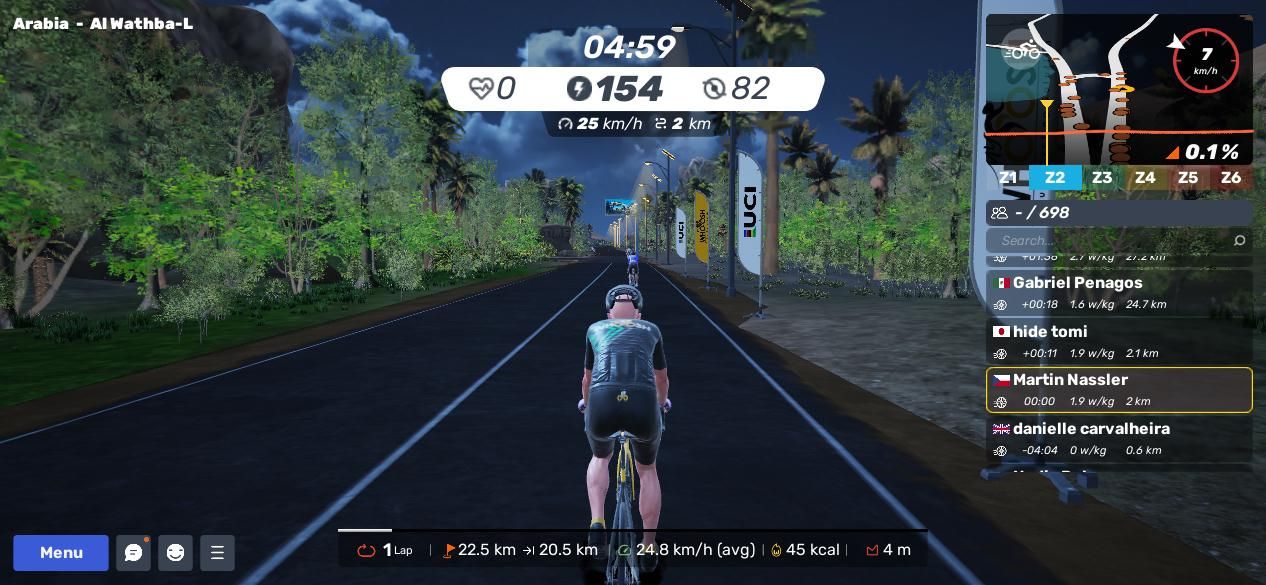Open the blue Menu button

61,553
